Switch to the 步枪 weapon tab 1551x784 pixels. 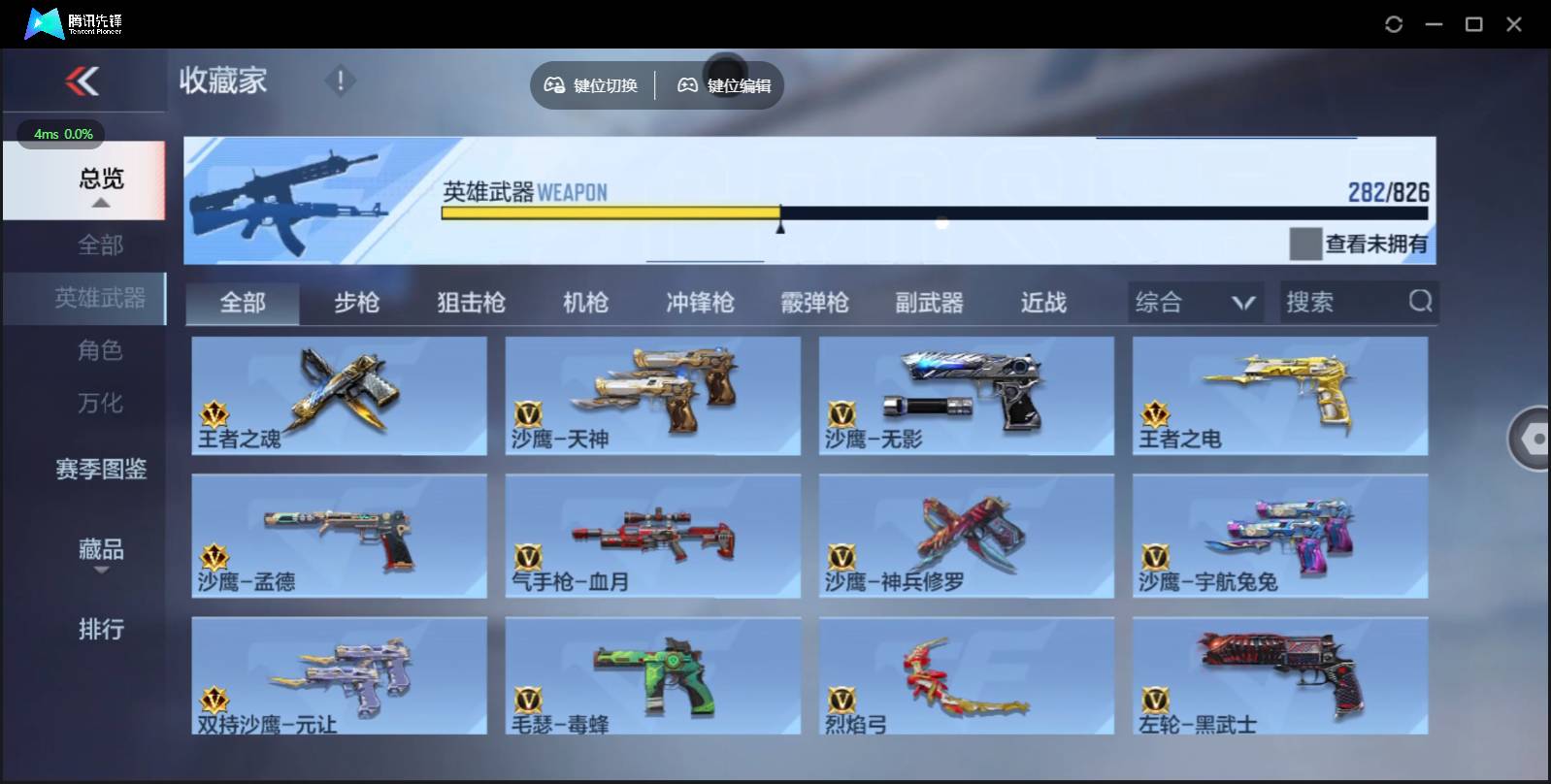click(x=357, y=302)
